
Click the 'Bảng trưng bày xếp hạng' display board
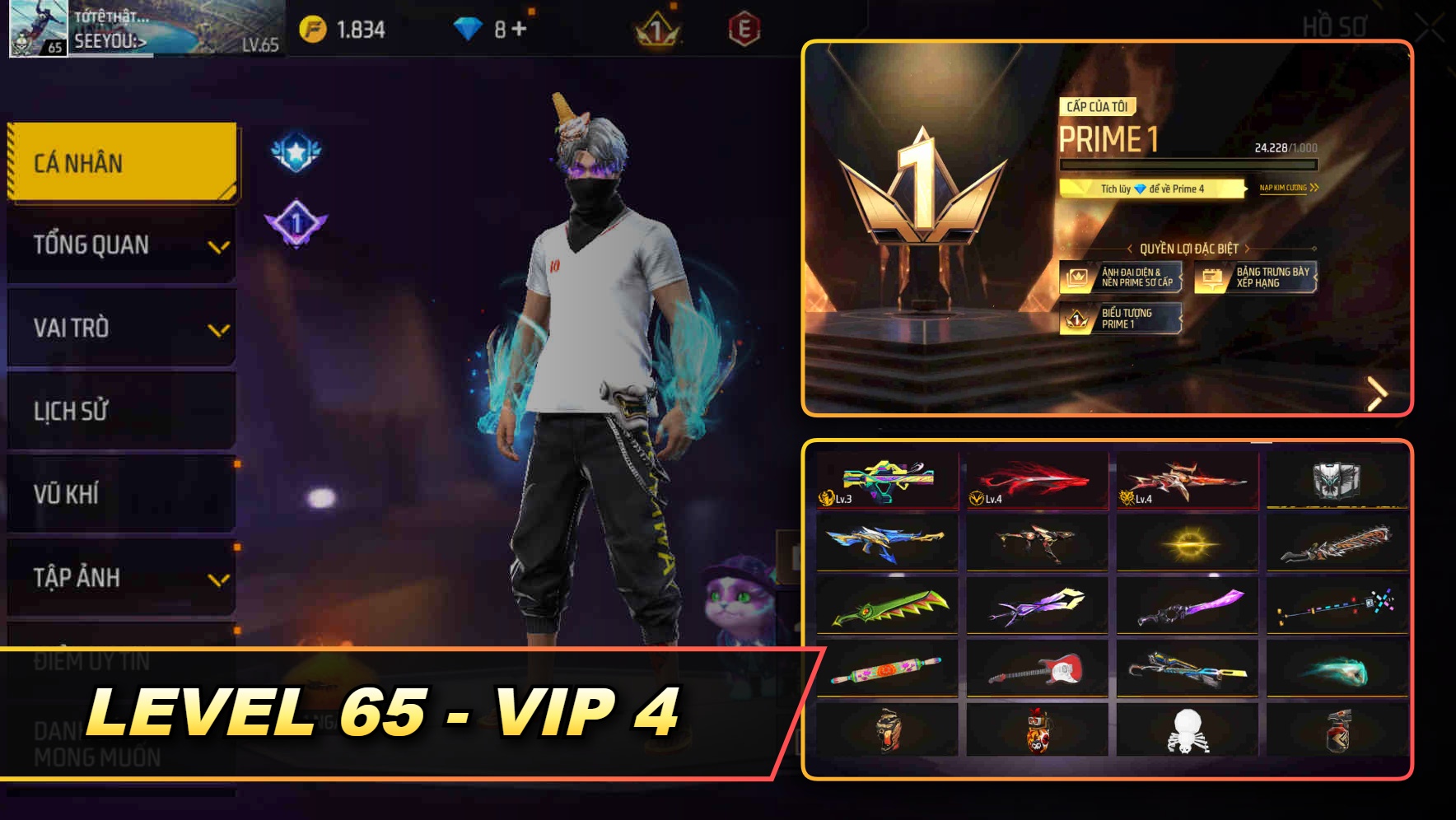pyautogui.click(x=1212, y=277)
